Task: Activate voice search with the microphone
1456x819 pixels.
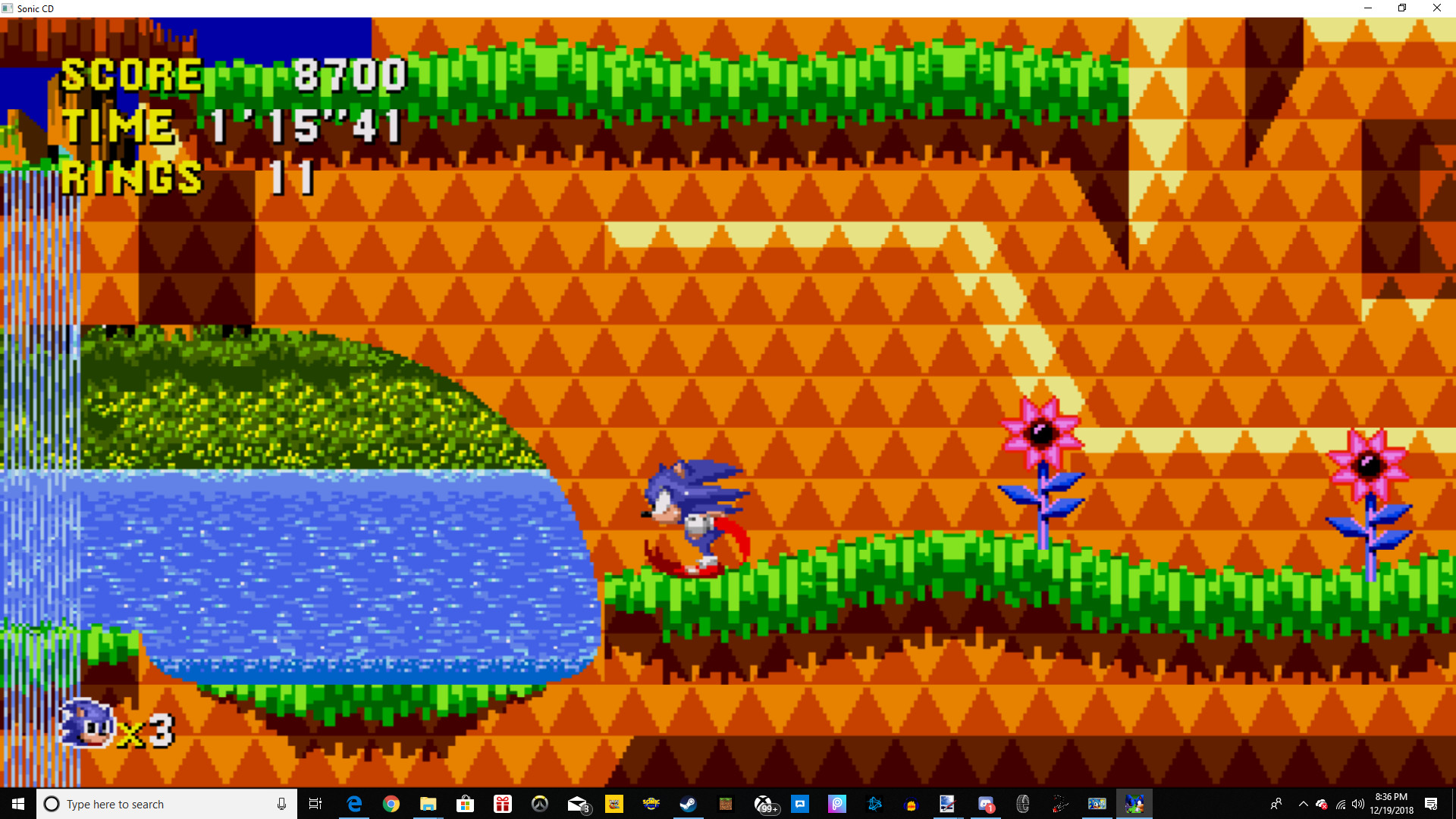Action: pyautogui.click(x=280, y=804)
